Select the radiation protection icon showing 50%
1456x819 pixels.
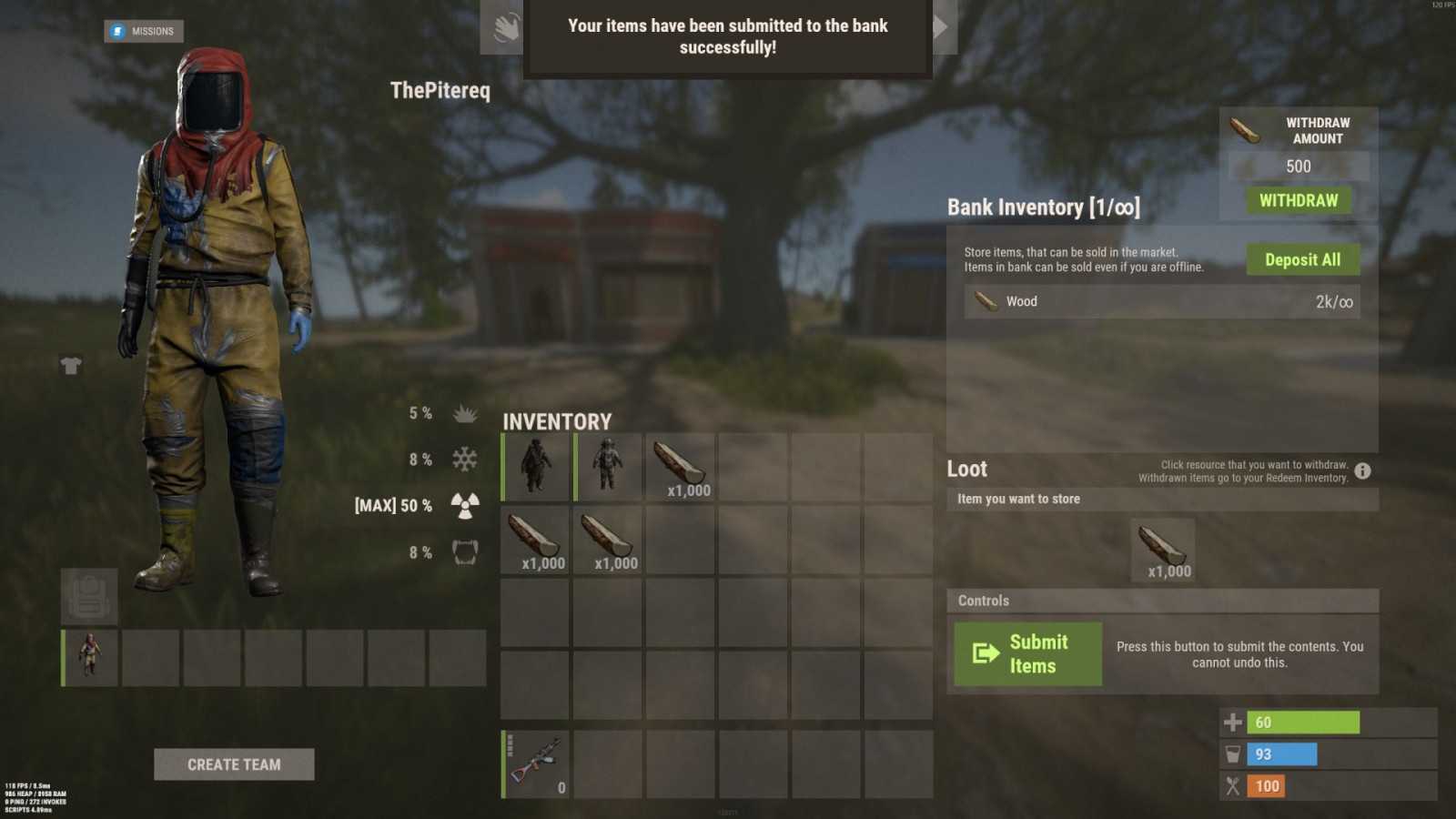click(464, 505)
